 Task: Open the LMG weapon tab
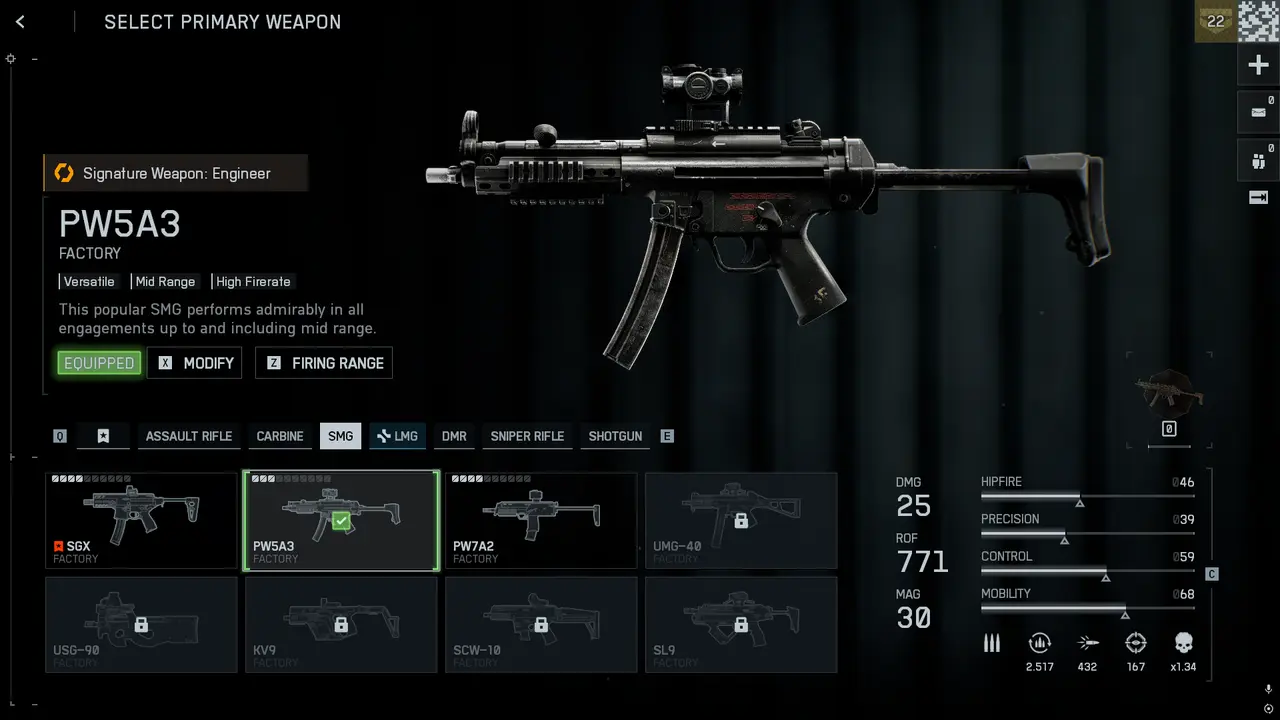397,436
